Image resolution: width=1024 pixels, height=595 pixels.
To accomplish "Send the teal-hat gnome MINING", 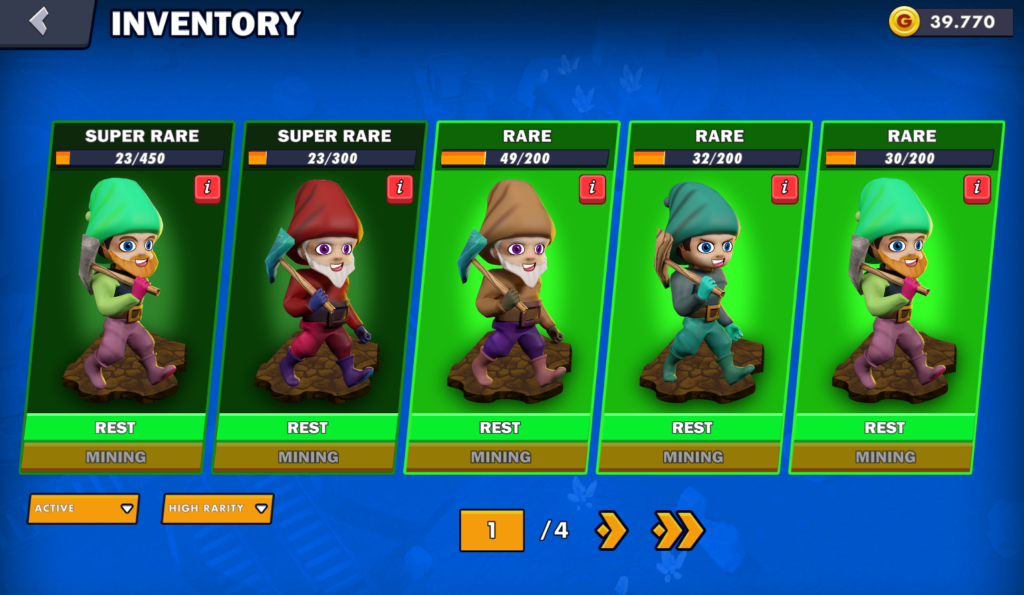I will tap(692, 457).
